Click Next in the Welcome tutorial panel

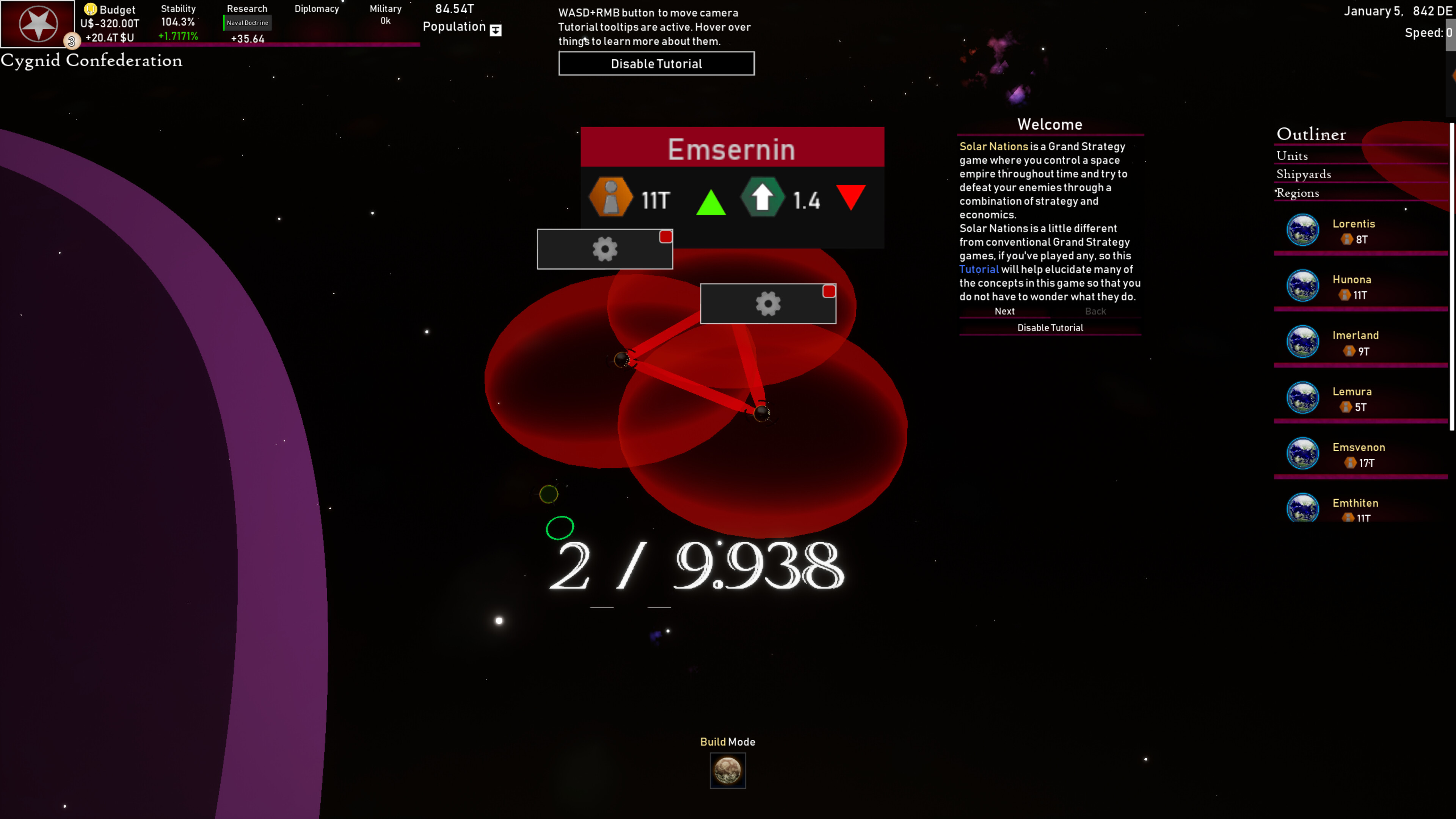click(1004, 311)
